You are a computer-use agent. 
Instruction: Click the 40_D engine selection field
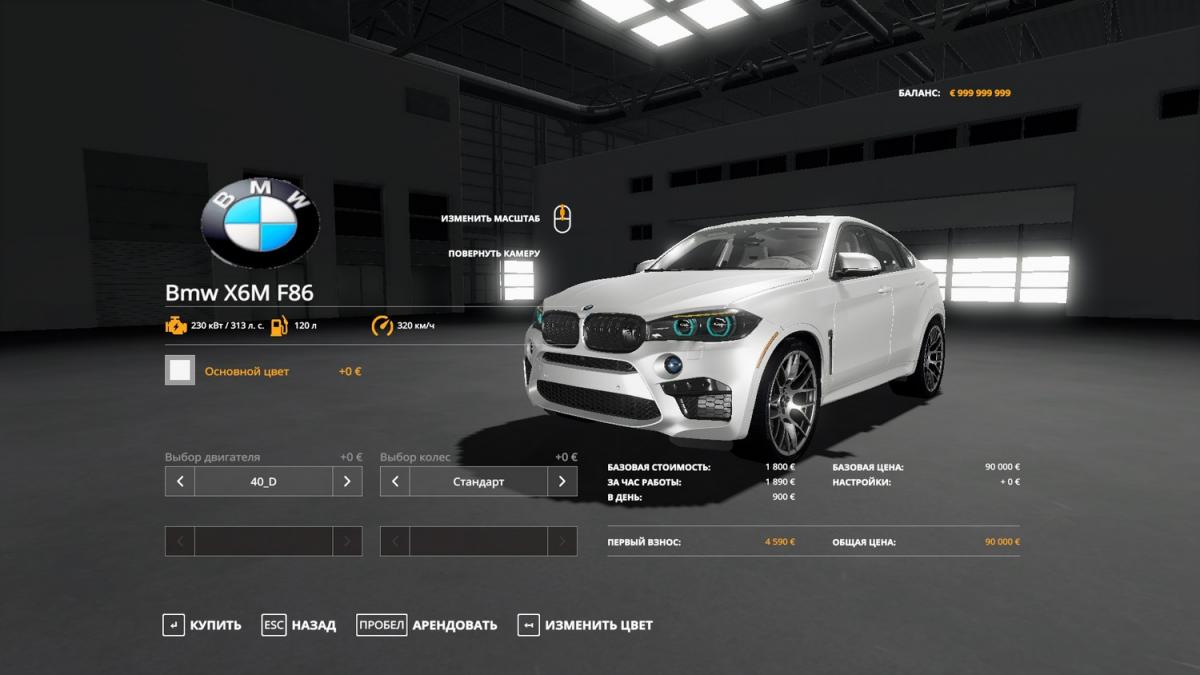(x=263, y=481)
